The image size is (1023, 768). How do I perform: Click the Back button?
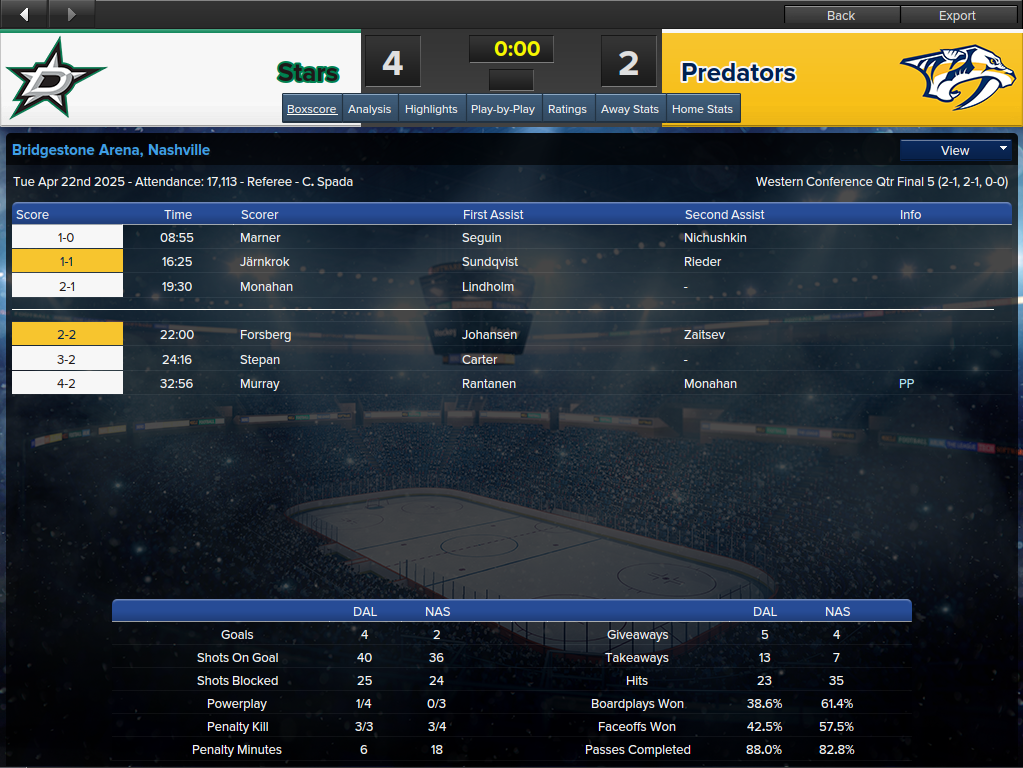click(x=841, y=15)
